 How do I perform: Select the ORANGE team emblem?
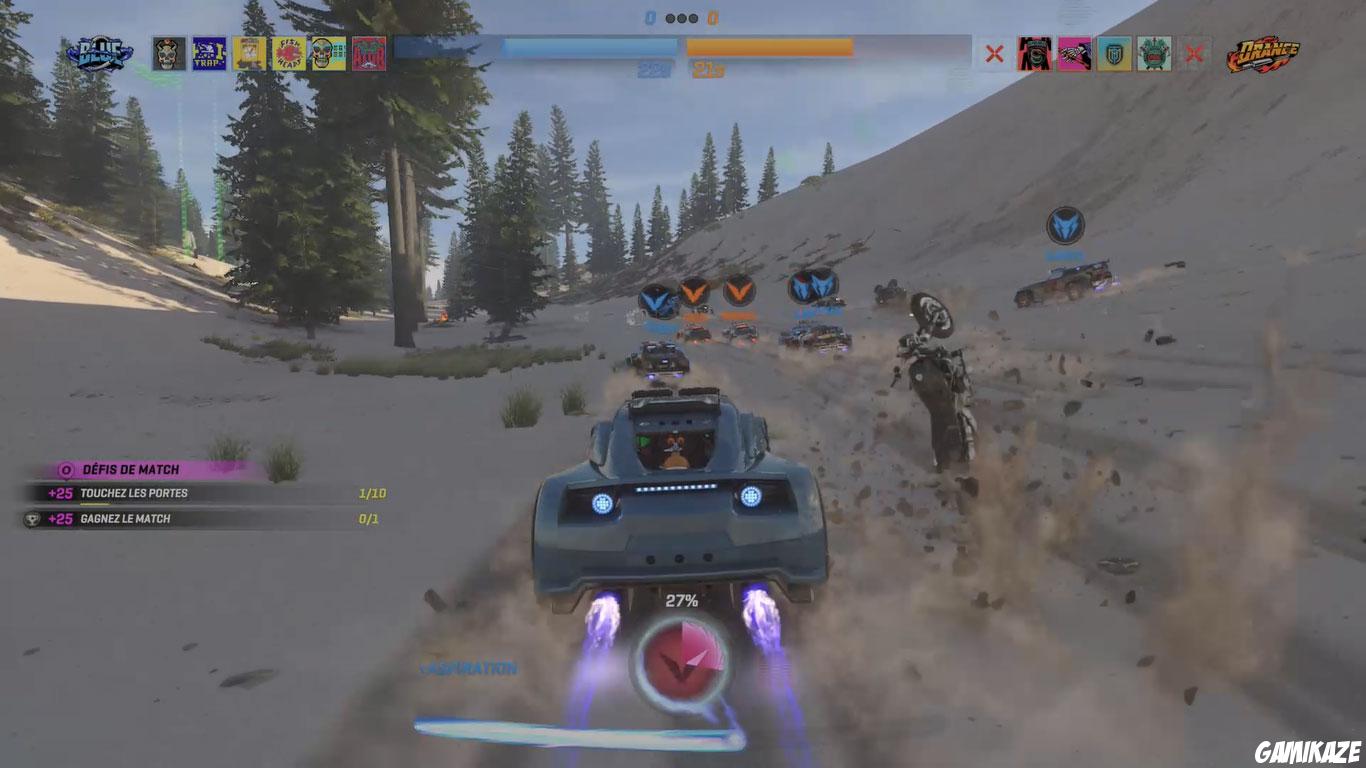click(x=1261, y=52)
